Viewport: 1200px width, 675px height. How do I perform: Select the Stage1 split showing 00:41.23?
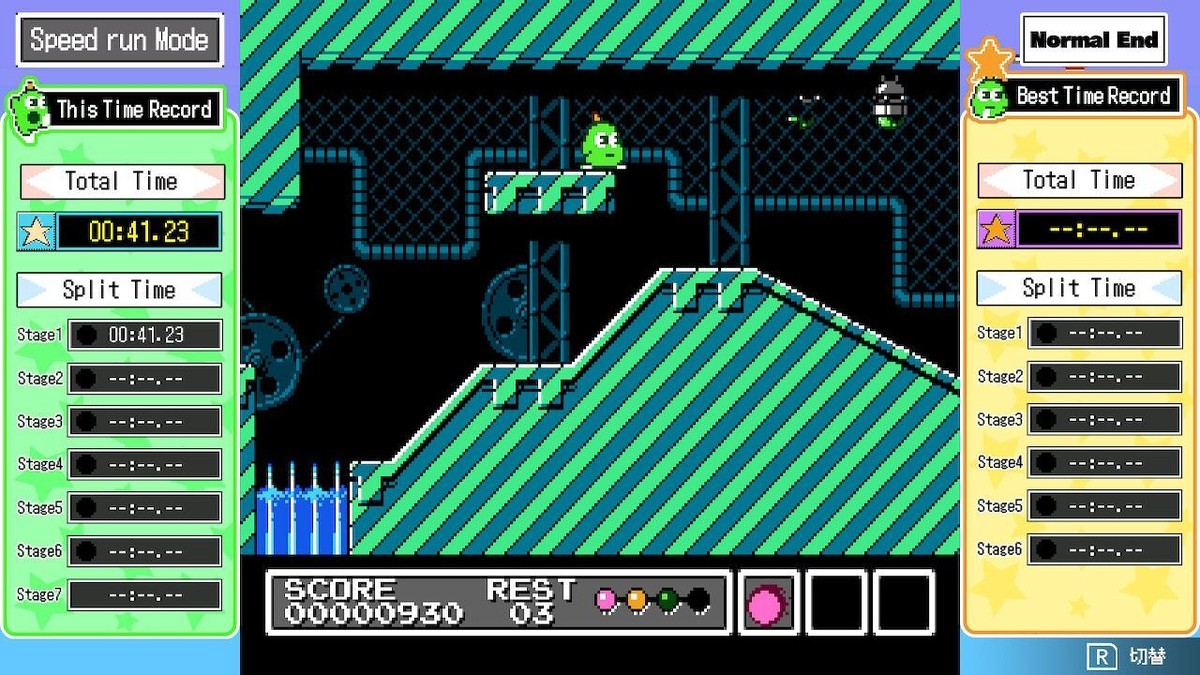pyautogui.click(x=145, y=335)
